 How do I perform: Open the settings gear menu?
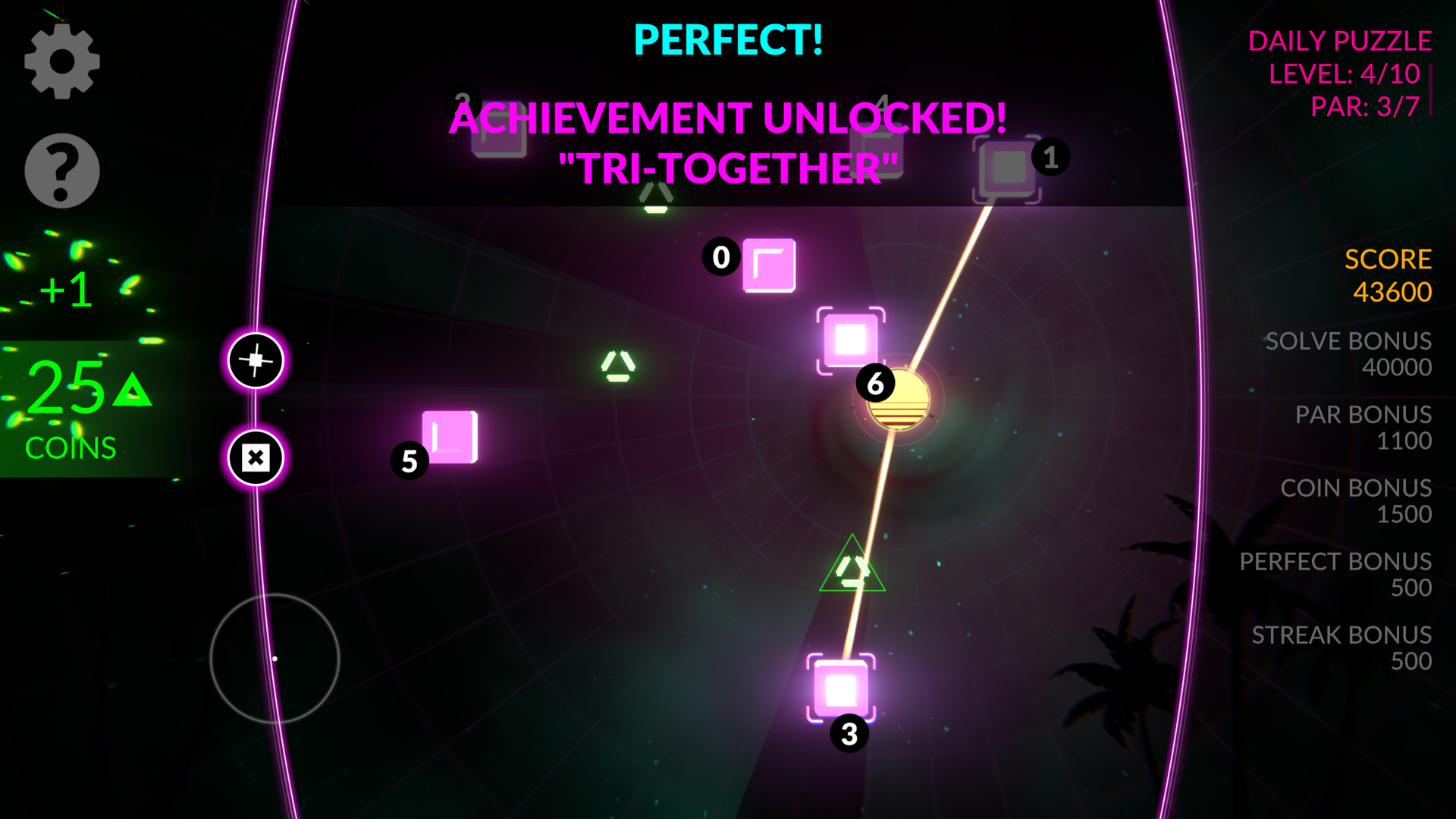pyautogui.click(x=63, y=62)
